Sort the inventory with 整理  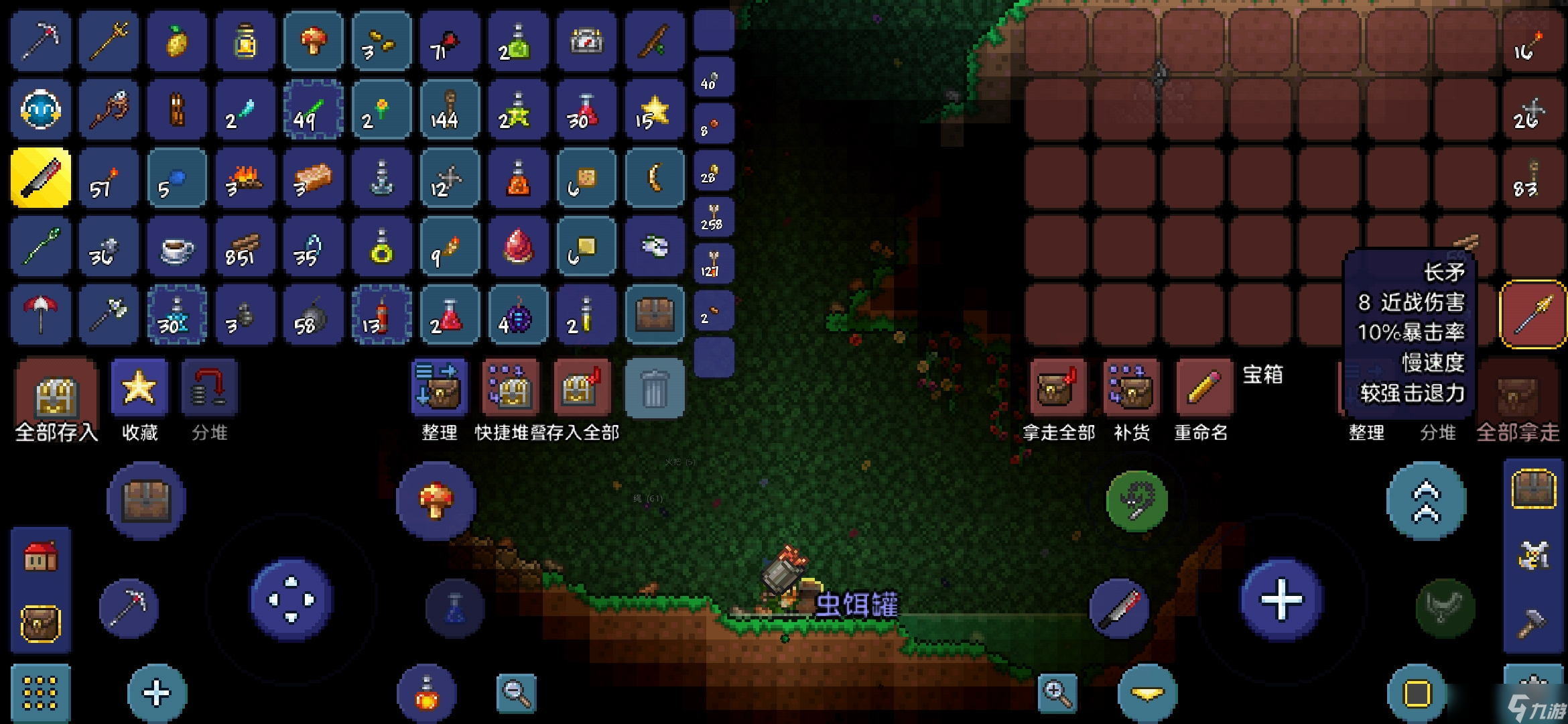click(x=438, y=389)
